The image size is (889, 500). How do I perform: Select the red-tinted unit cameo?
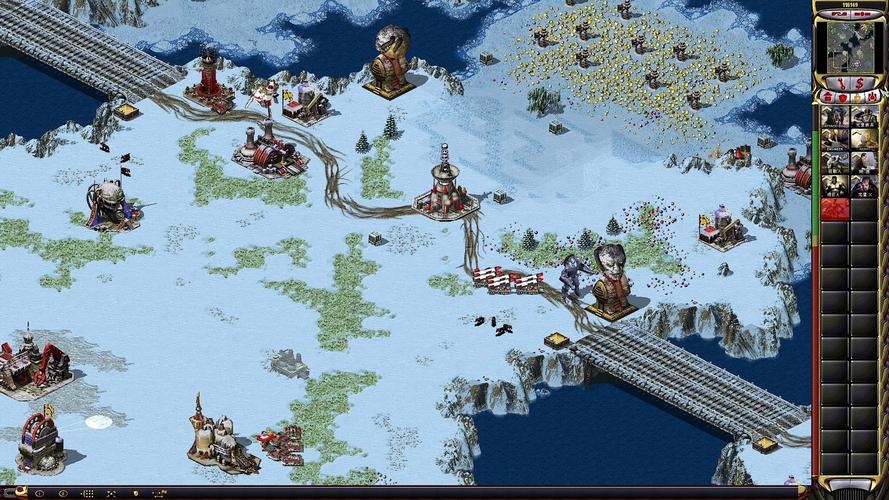[x=835, y=208]
